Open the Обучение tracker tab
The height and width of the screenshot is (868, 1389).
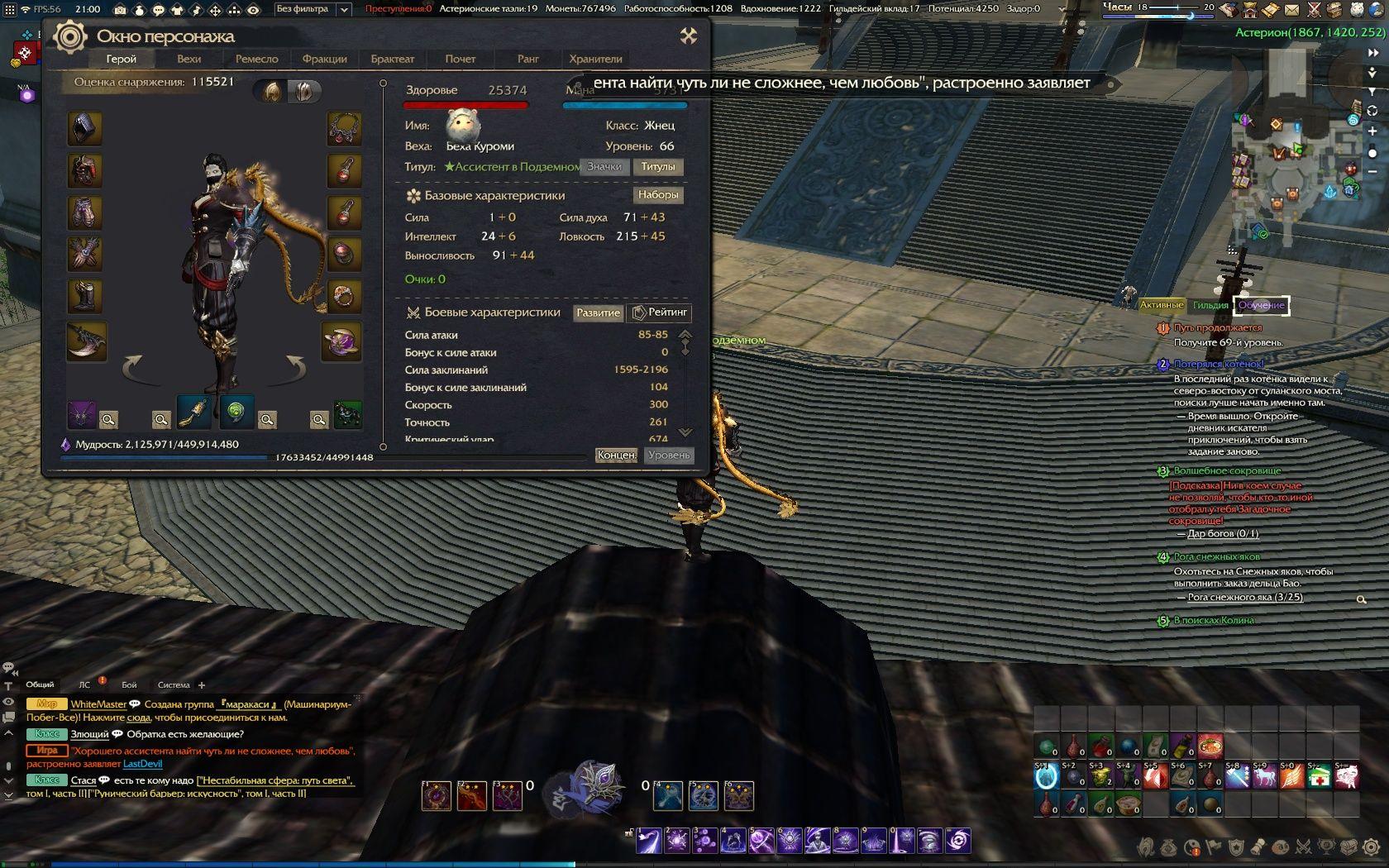(x=1261, y=305)
